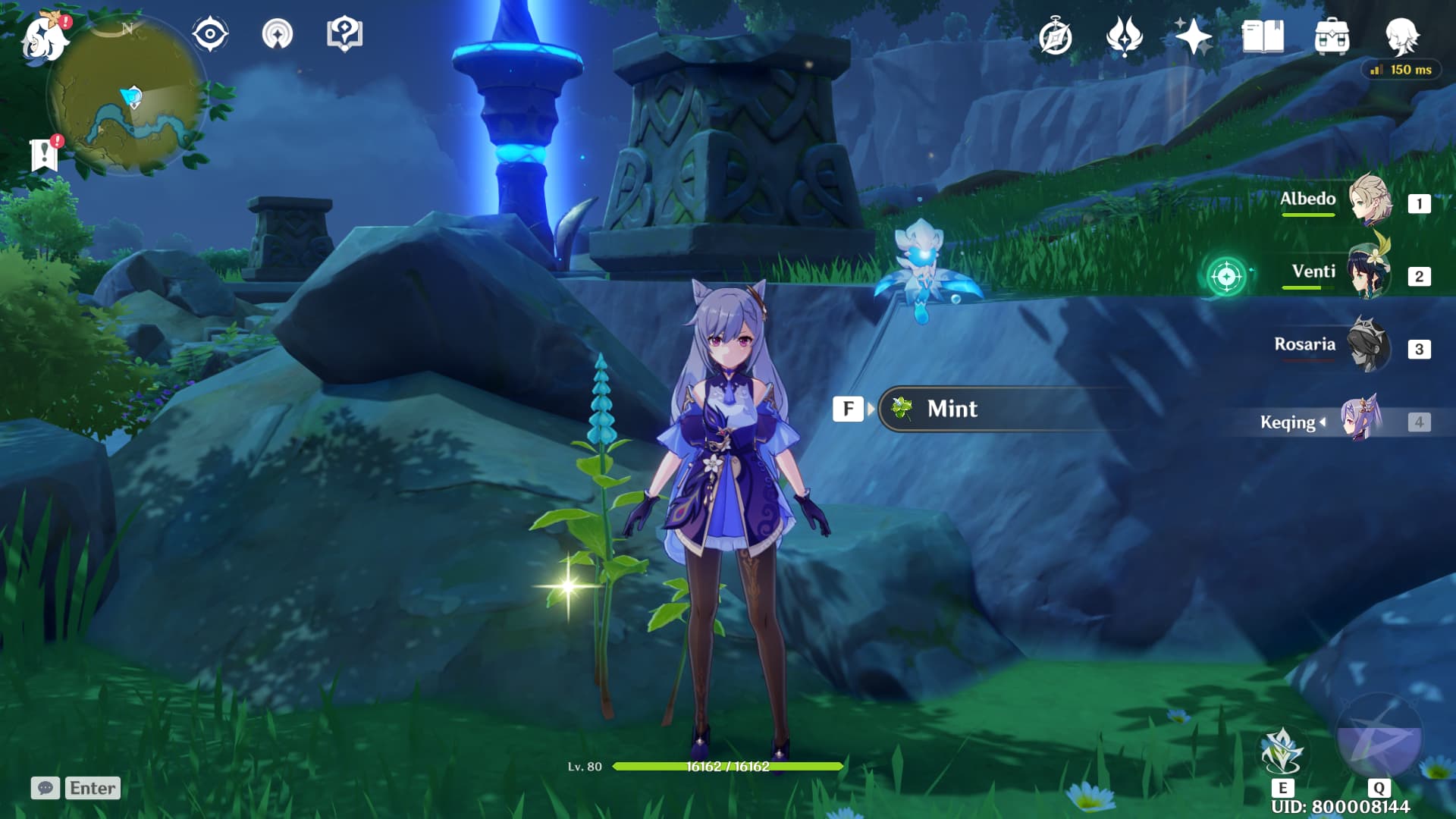
Task: Toggle the elemental sight eye icon
Action: pyautogui.click(x=210, y=35)
